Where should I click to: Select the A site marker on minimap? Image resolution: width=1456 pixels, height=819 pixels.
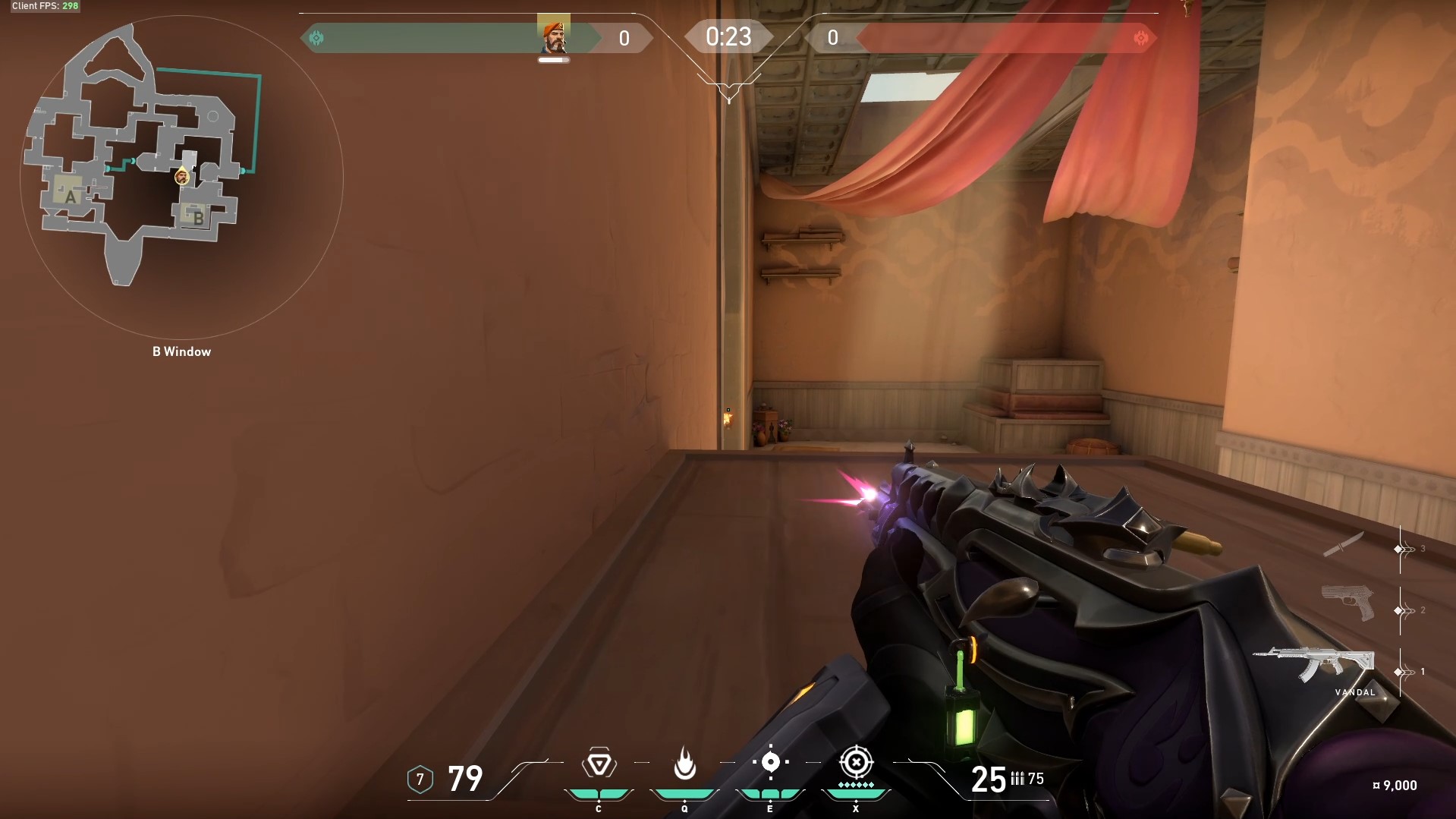(70, 196)
